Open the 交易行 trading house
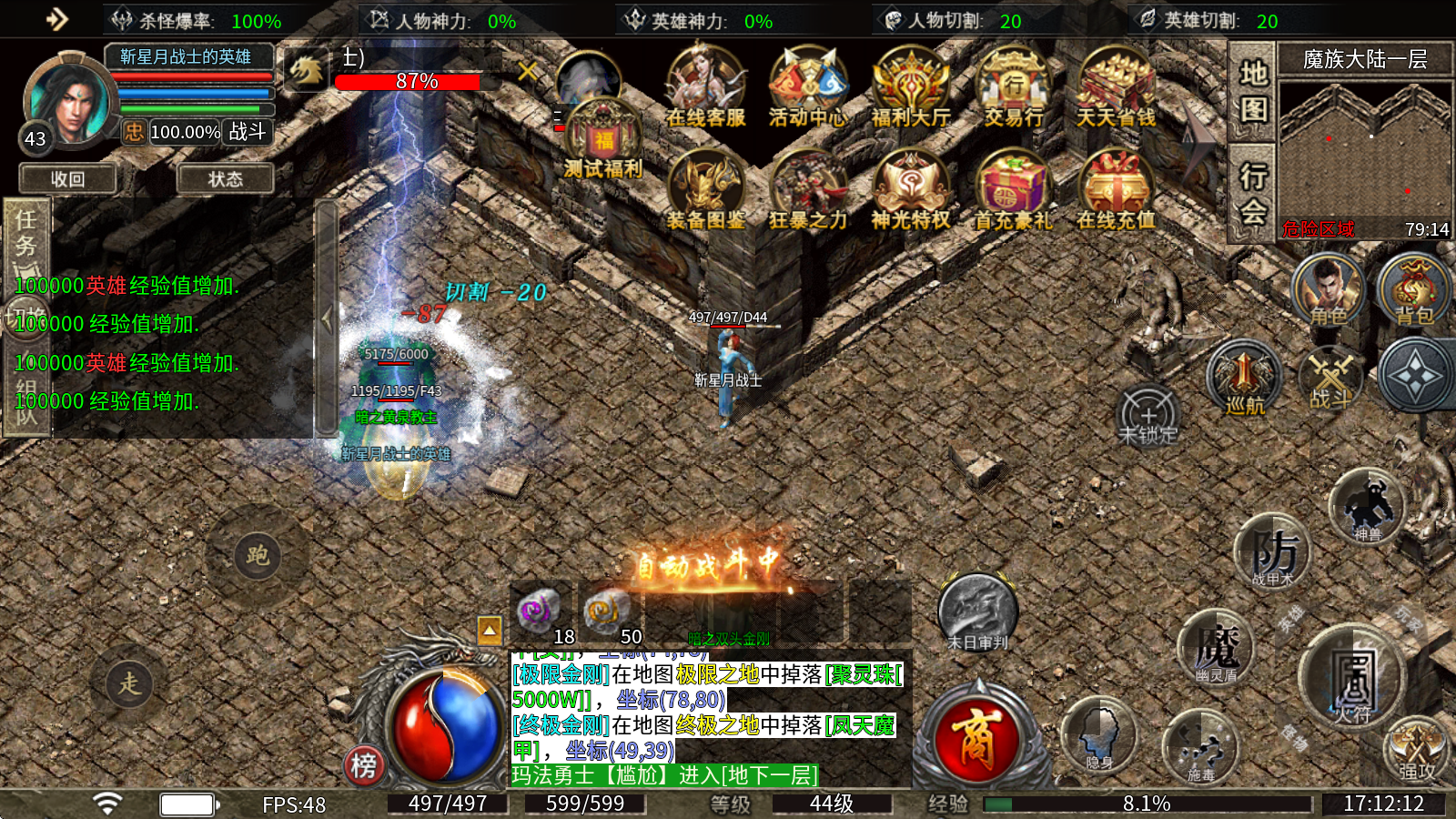Screen dimensions: 1456x819 [x=1014, y=88]
